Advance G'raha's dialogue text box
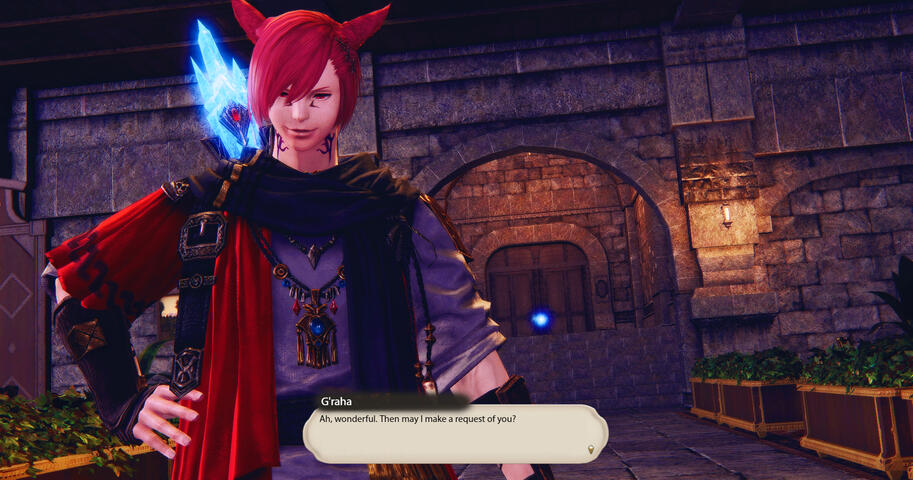Screen dimensions: 913x480 click(x=455, y=432)
